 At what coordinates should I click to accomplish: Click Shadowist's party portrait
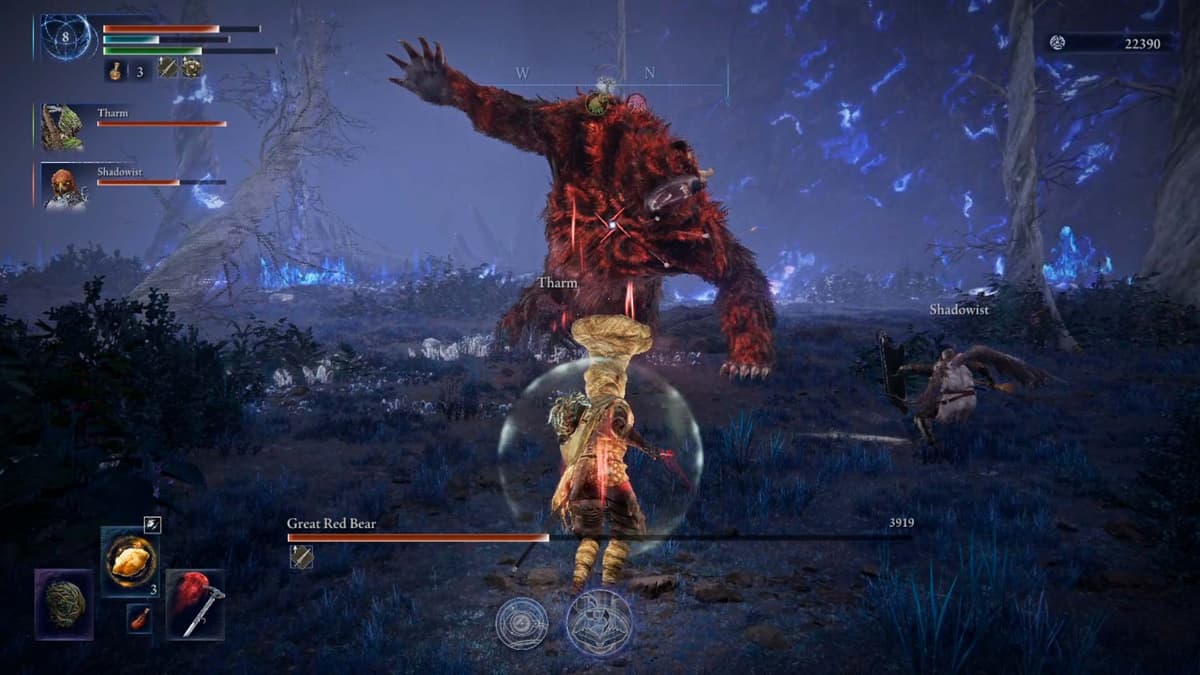coord(63,187)
